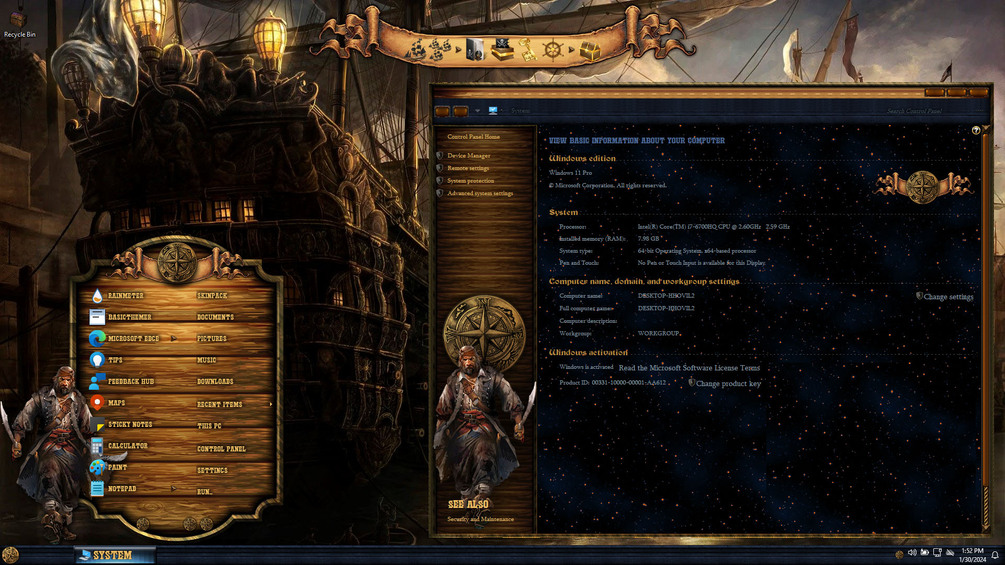
Task: Click the Change product key link
Action: click(x=728, y=384)
